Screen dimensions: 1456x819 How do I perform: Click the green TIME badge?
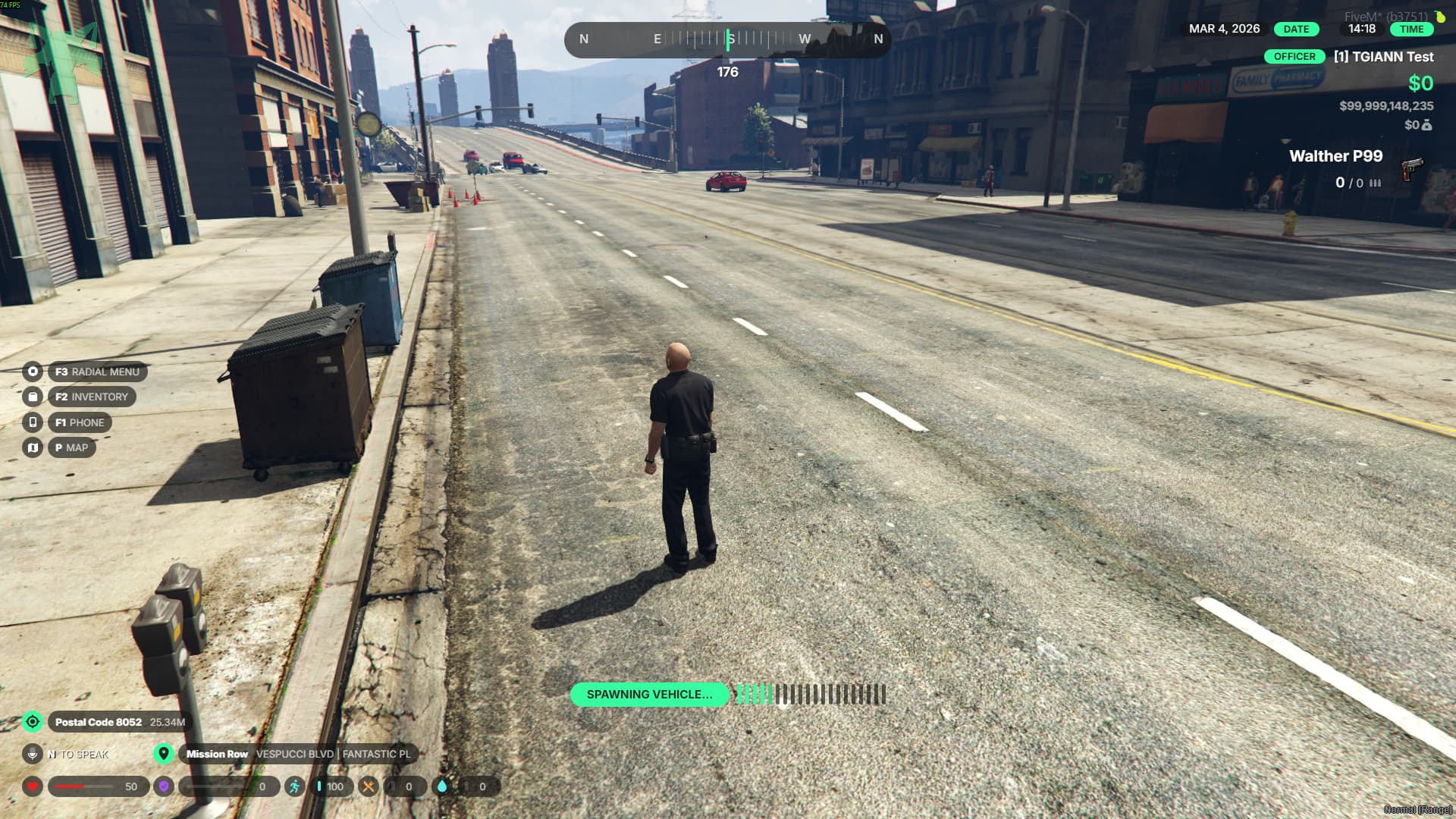1411,30
